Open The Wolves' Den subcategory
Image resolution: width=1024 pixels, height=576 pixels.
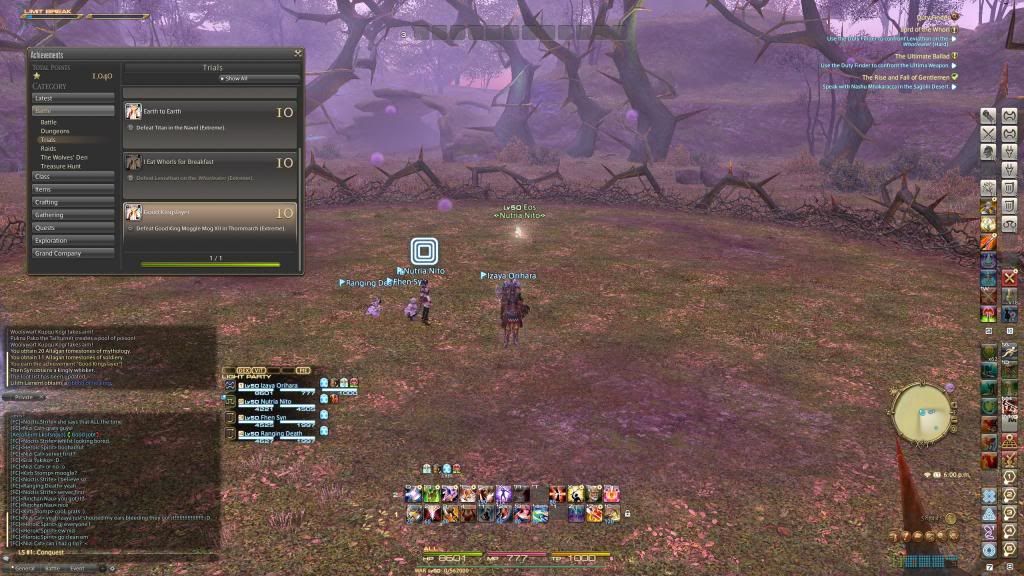pyautogui.click(x=62, y=158)
